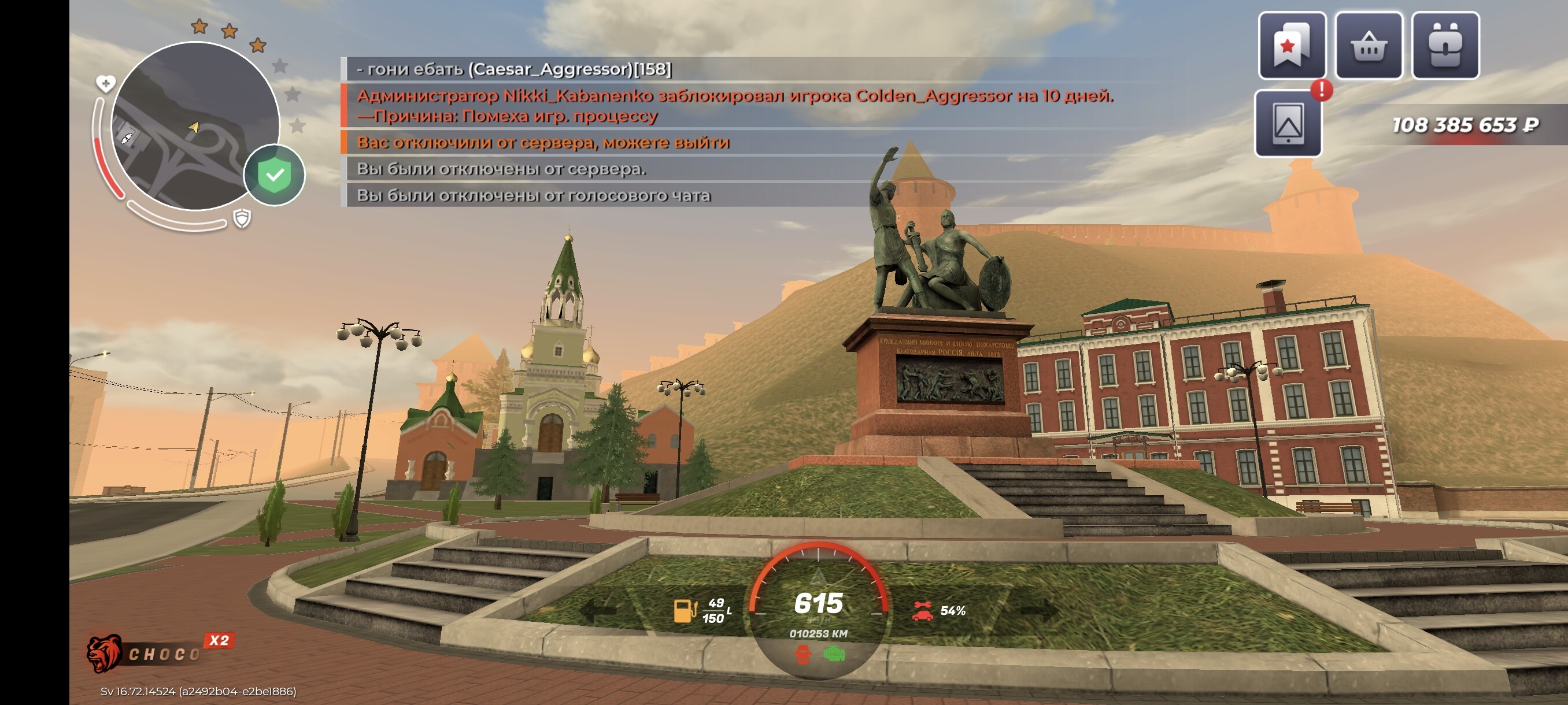Select the Caesar_Aggressor chat message

coord(515,69)
